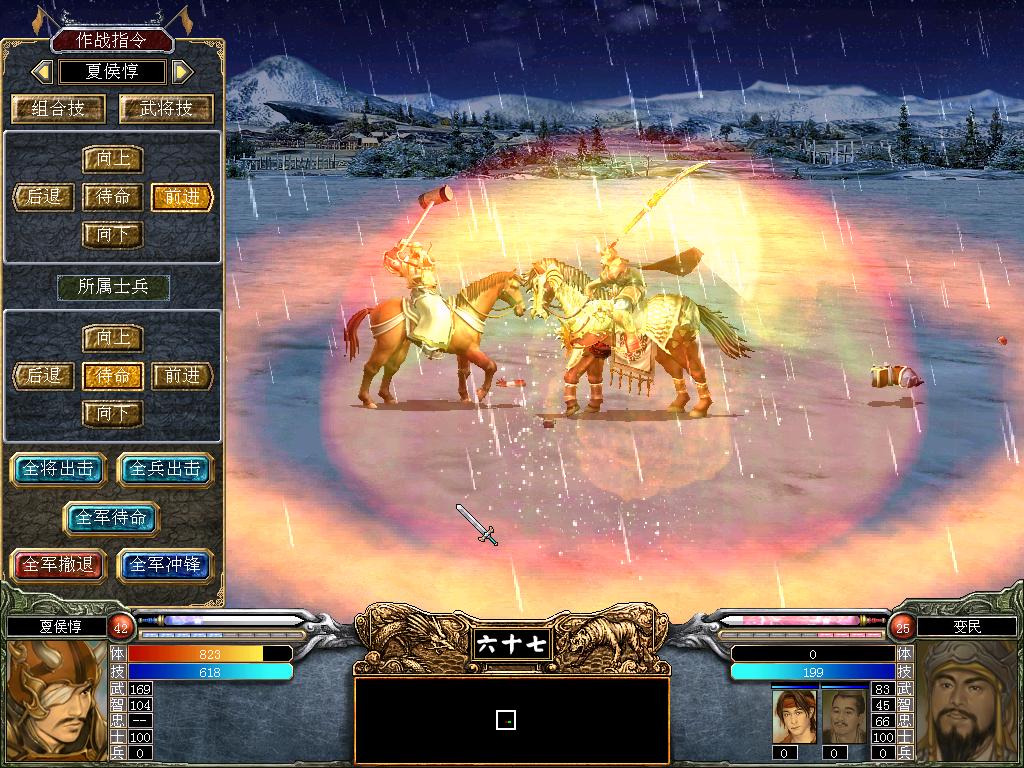Screen dimensions: 1024x768
Task: Set soldiers to 待命 below 所属士兵
Action: pyautogui.click(x=112, y=376)
